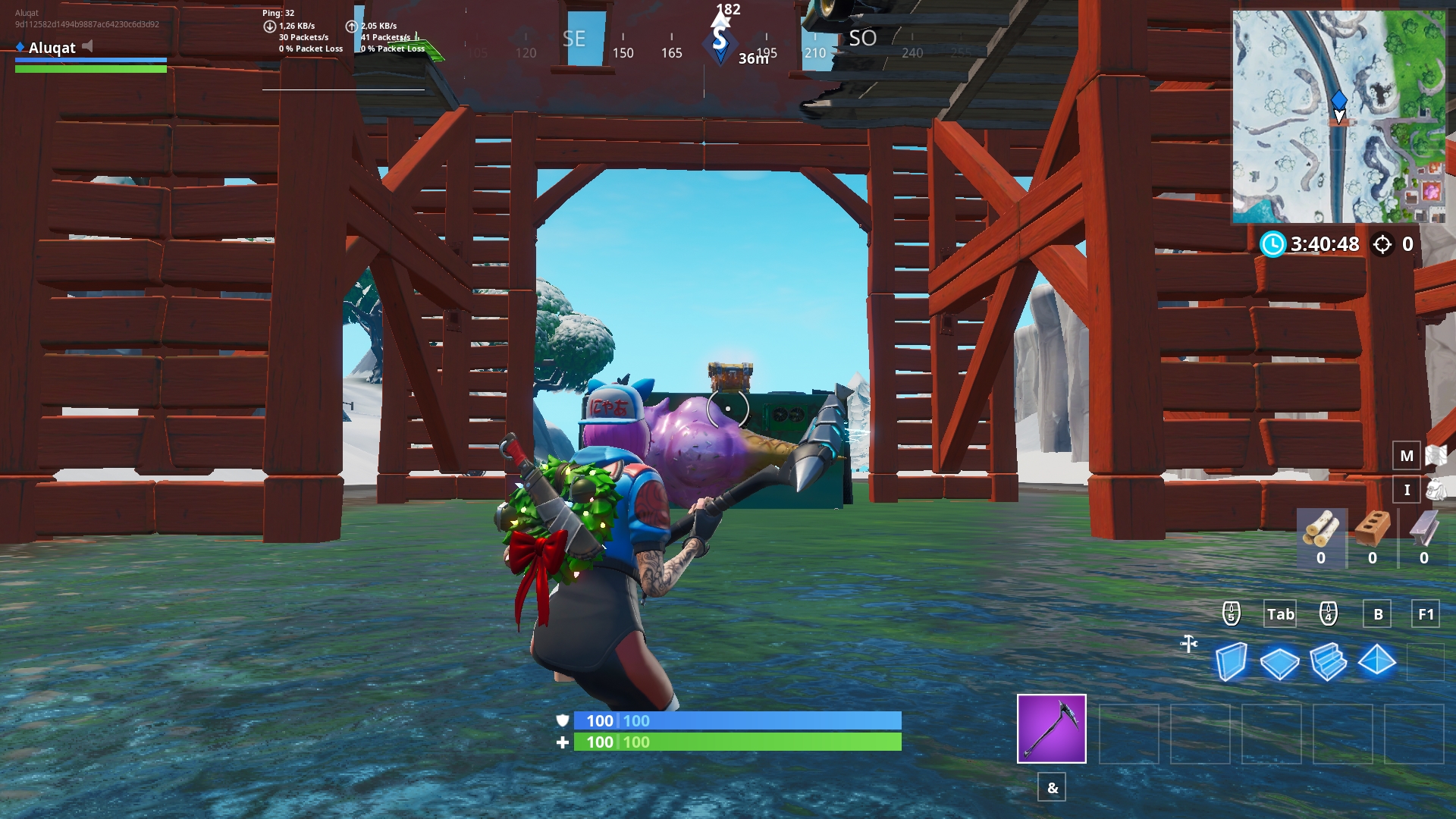Screen dimensions: 1456x819
Task: Toggle build mode via the Tab indicator
Action: [x=1280, y=614]
